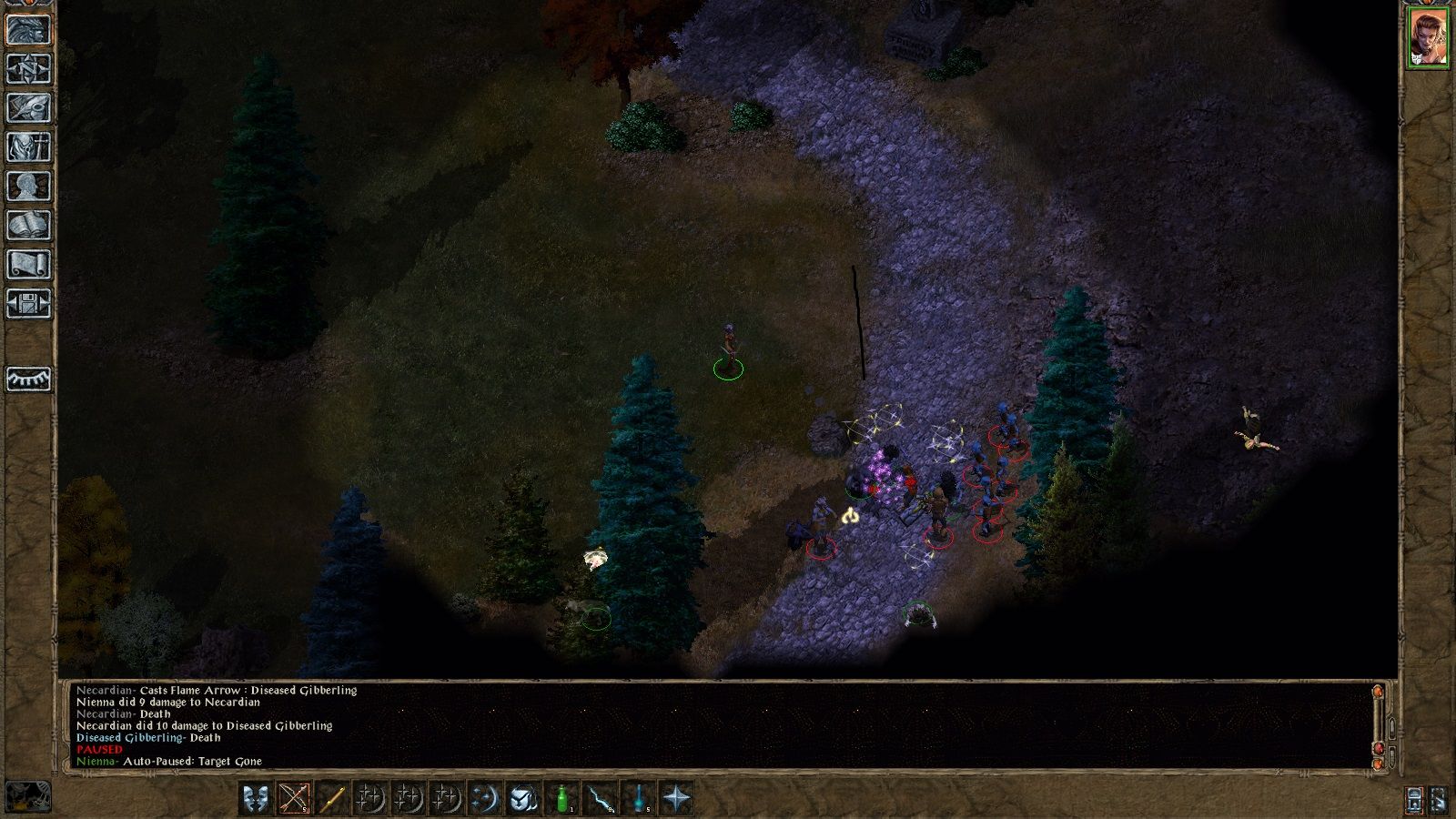Select the quarterstaff weapon slot
Image resolution: width=1456 pixels, height=819 pixels.
[332, 798]
